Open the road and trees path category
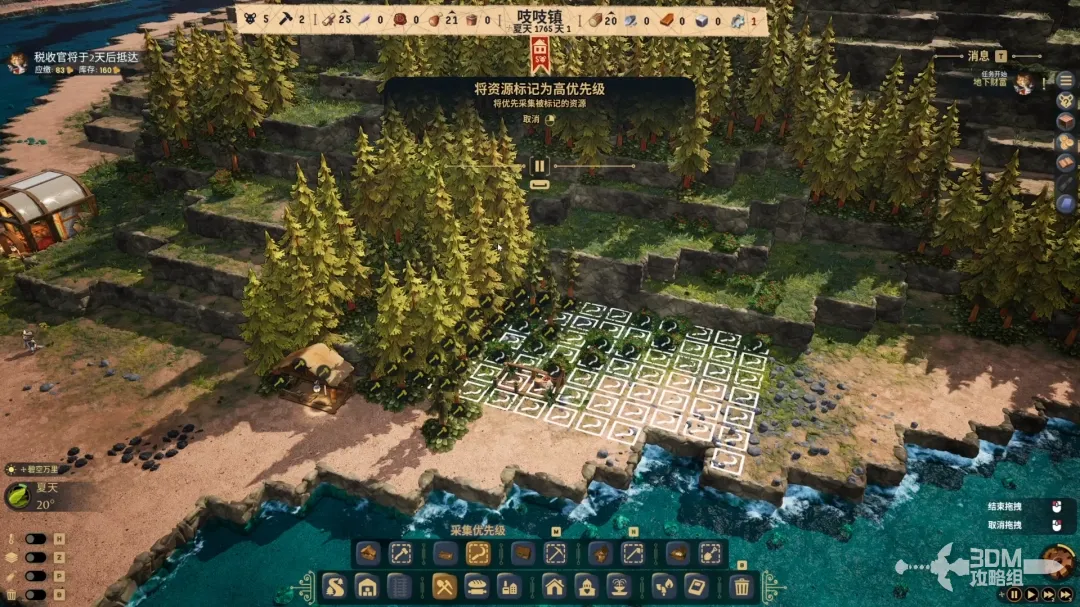 coord(334,586)
